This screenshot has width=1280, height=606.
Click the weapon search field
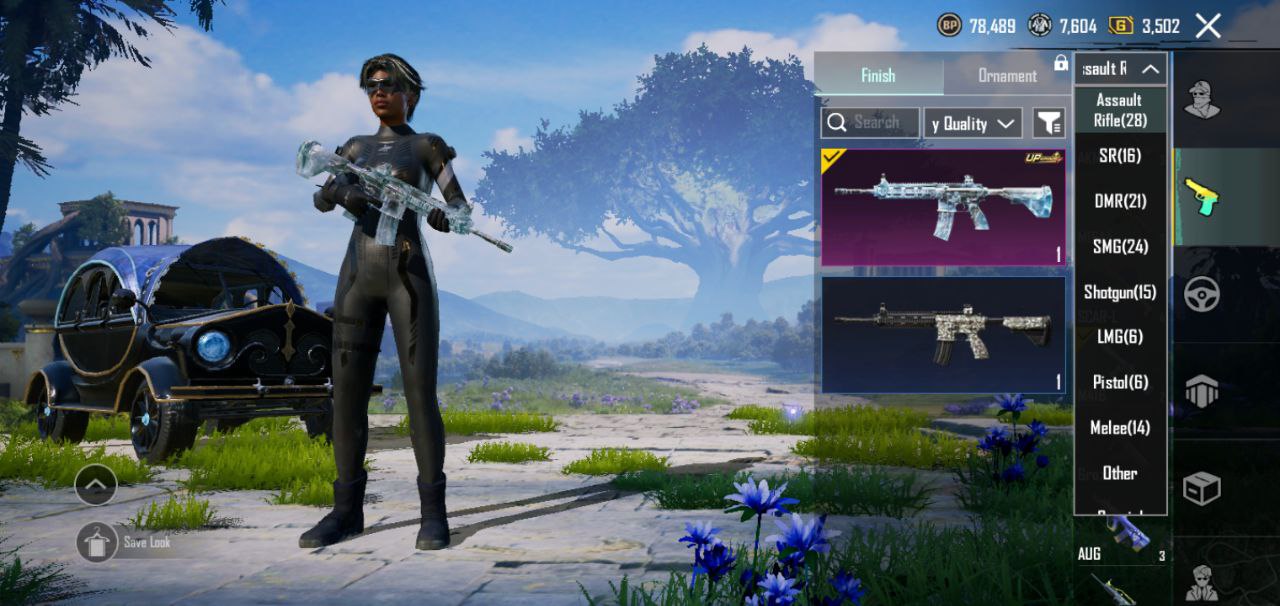click(871, 123)
